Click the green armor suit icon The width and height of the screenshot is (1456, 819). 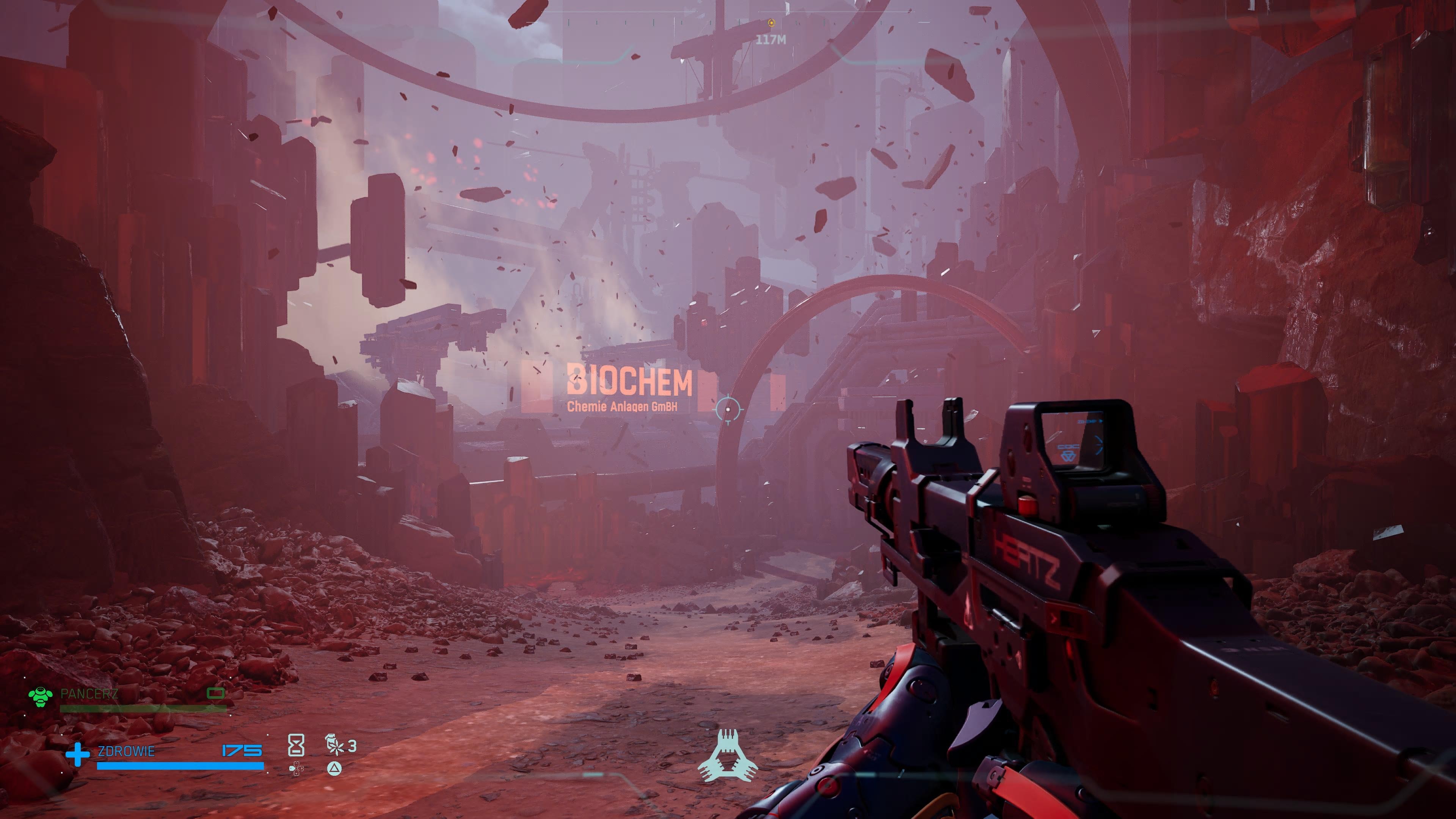click(x=41, y=697)
